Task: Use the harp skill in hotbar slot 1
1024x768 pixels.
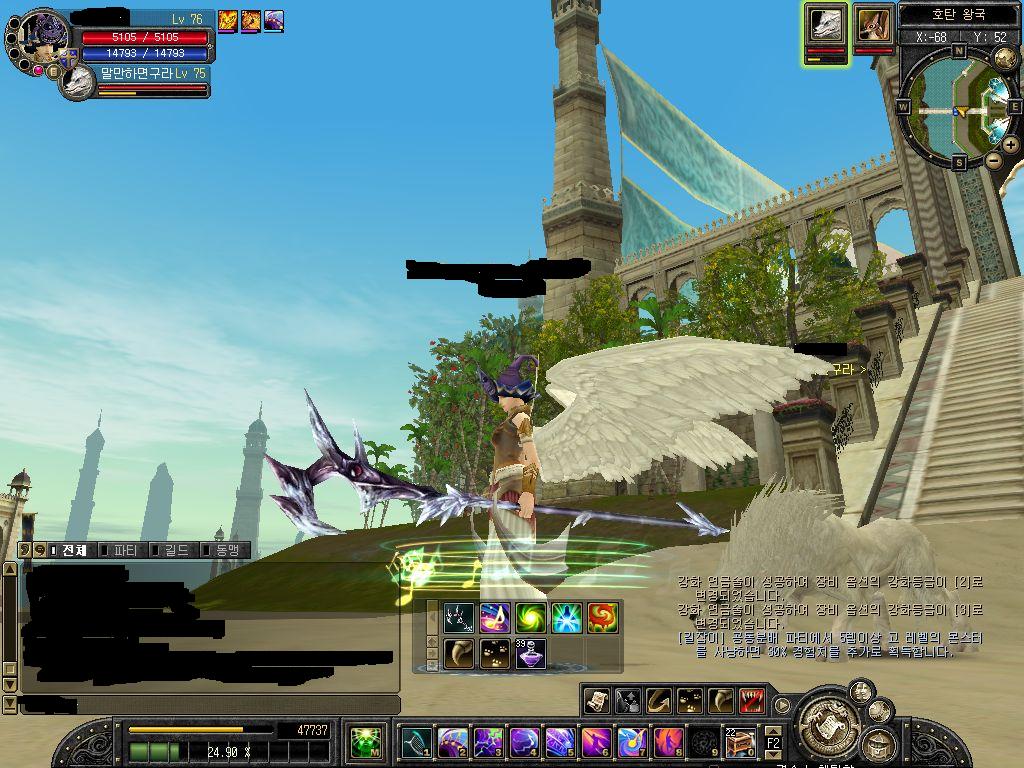Action: pos(416,742)
